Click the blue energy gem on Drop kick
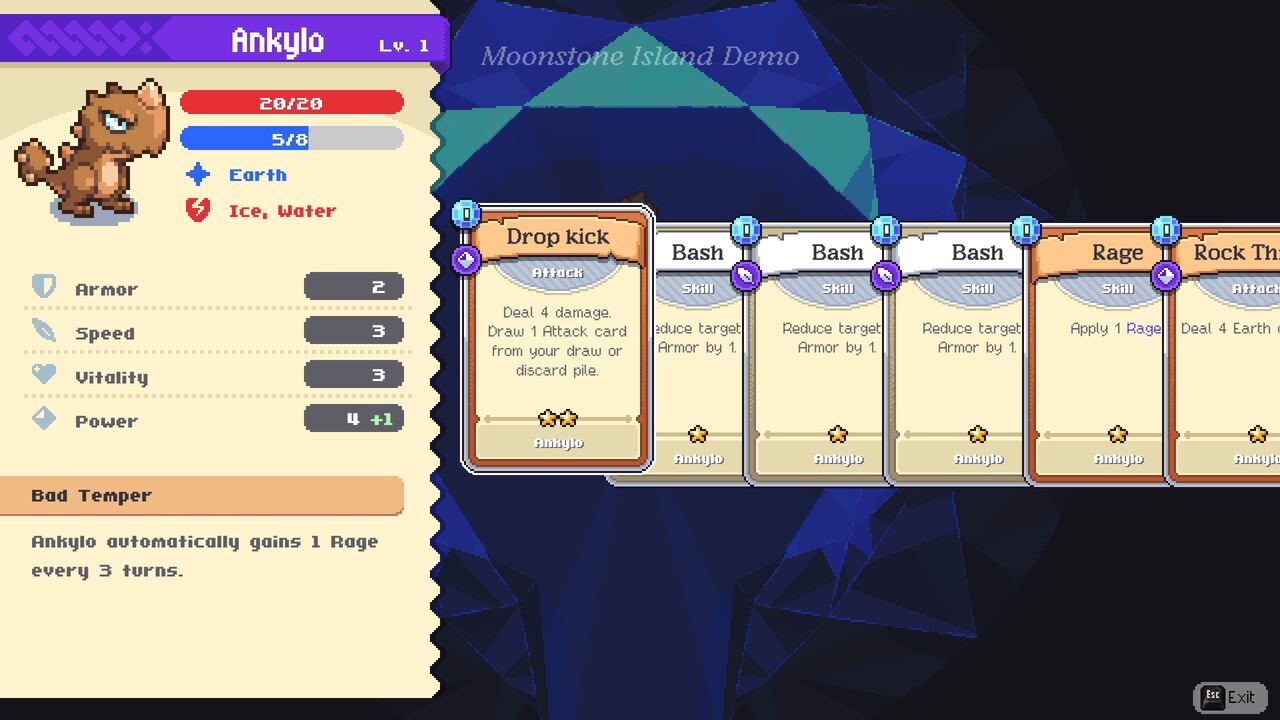Image resolution: width=1280 pixels, height=720 pixels. click(x=465, y=212)
